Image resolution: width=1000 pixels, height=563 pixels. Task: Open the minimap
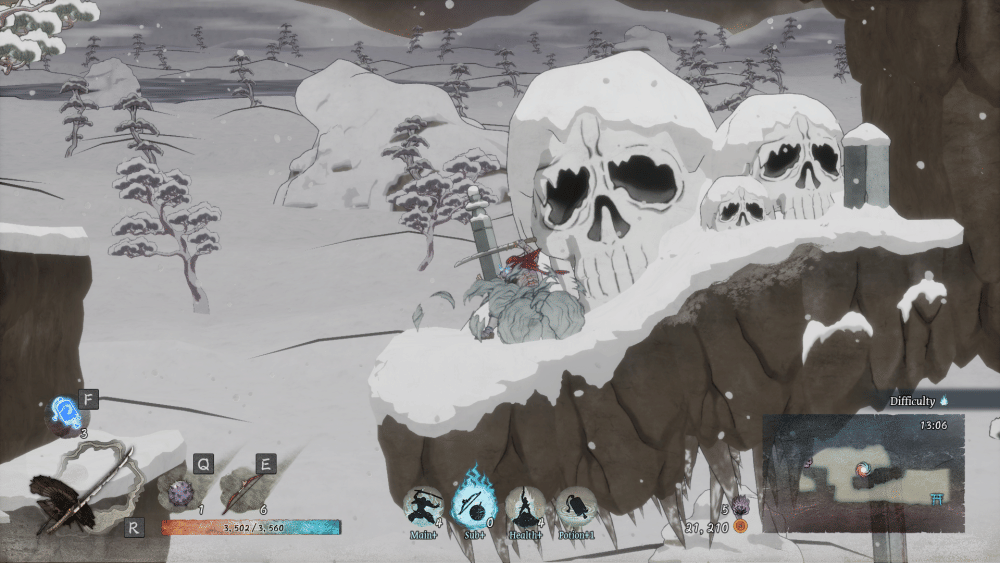[863, 472]
